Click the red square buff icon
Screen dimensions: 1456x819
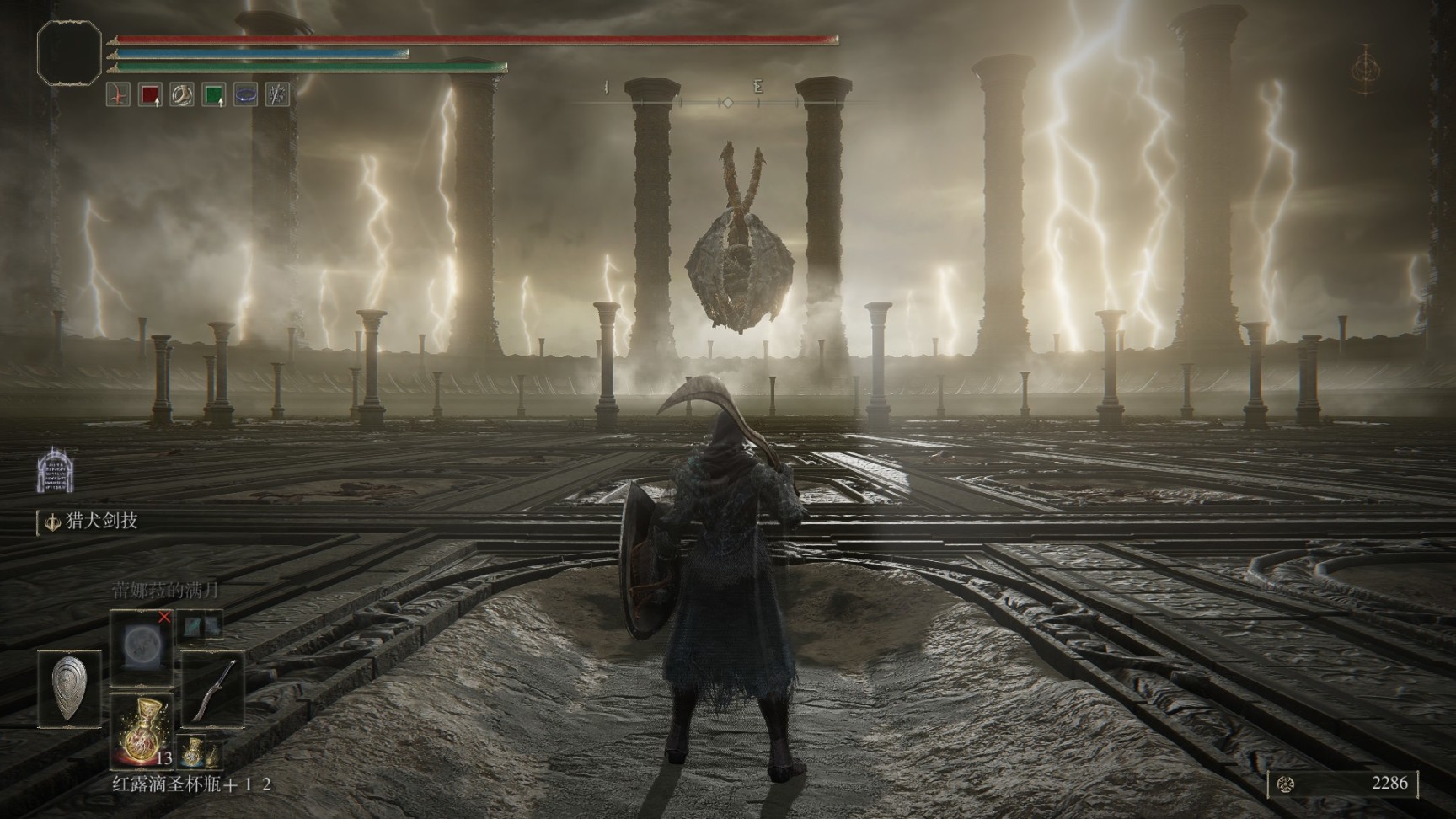(150, 94)
